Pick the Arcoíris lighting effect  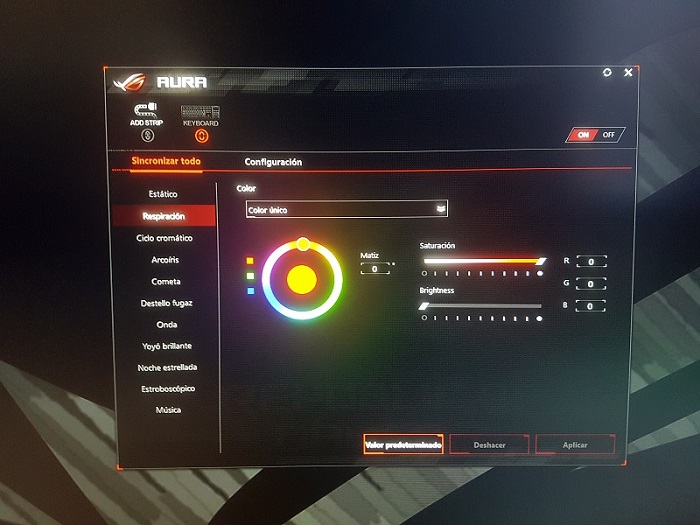[164, 260]
